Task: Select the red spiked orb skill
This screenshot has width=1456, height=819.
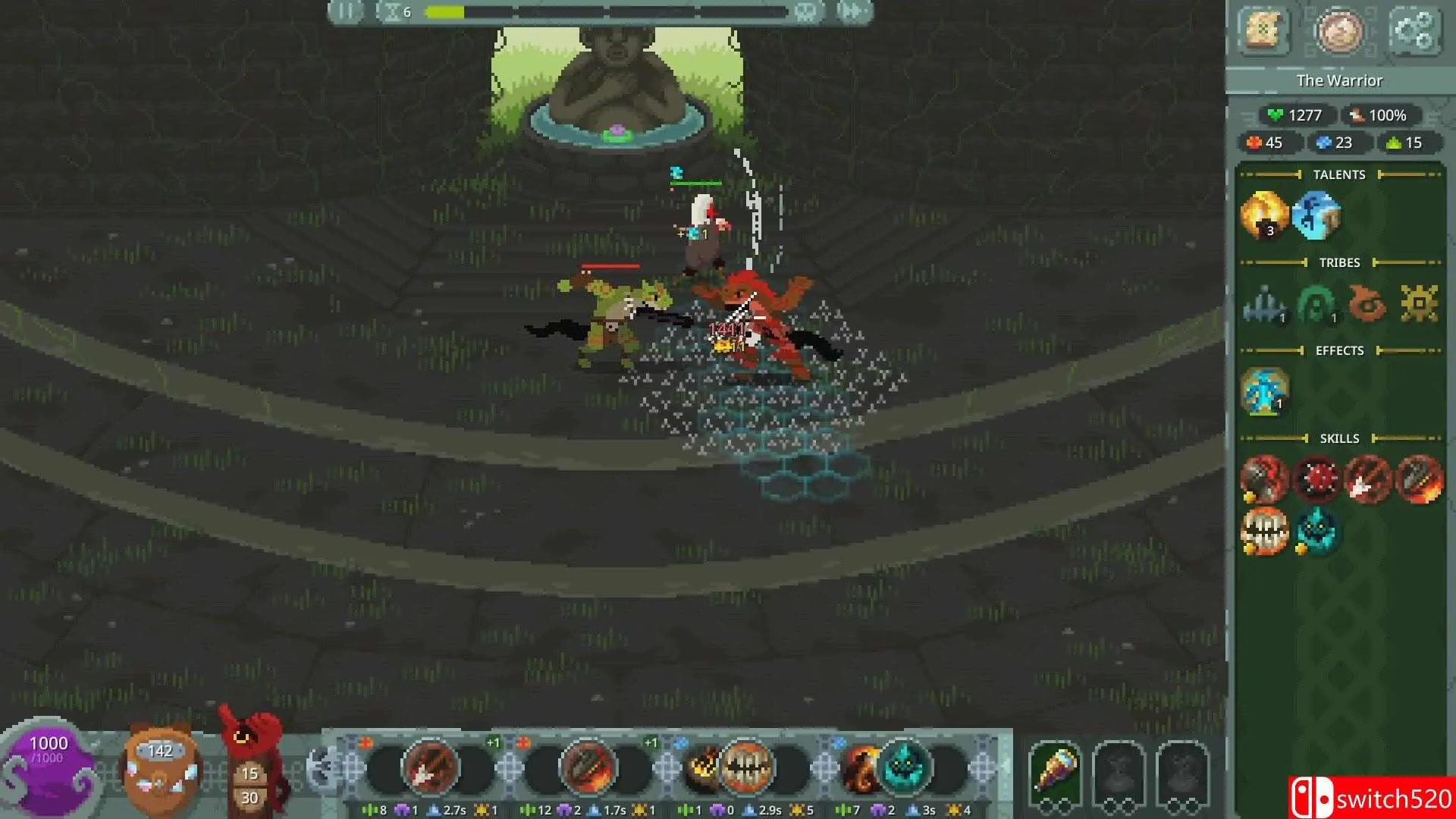Action: (1316, 479)
